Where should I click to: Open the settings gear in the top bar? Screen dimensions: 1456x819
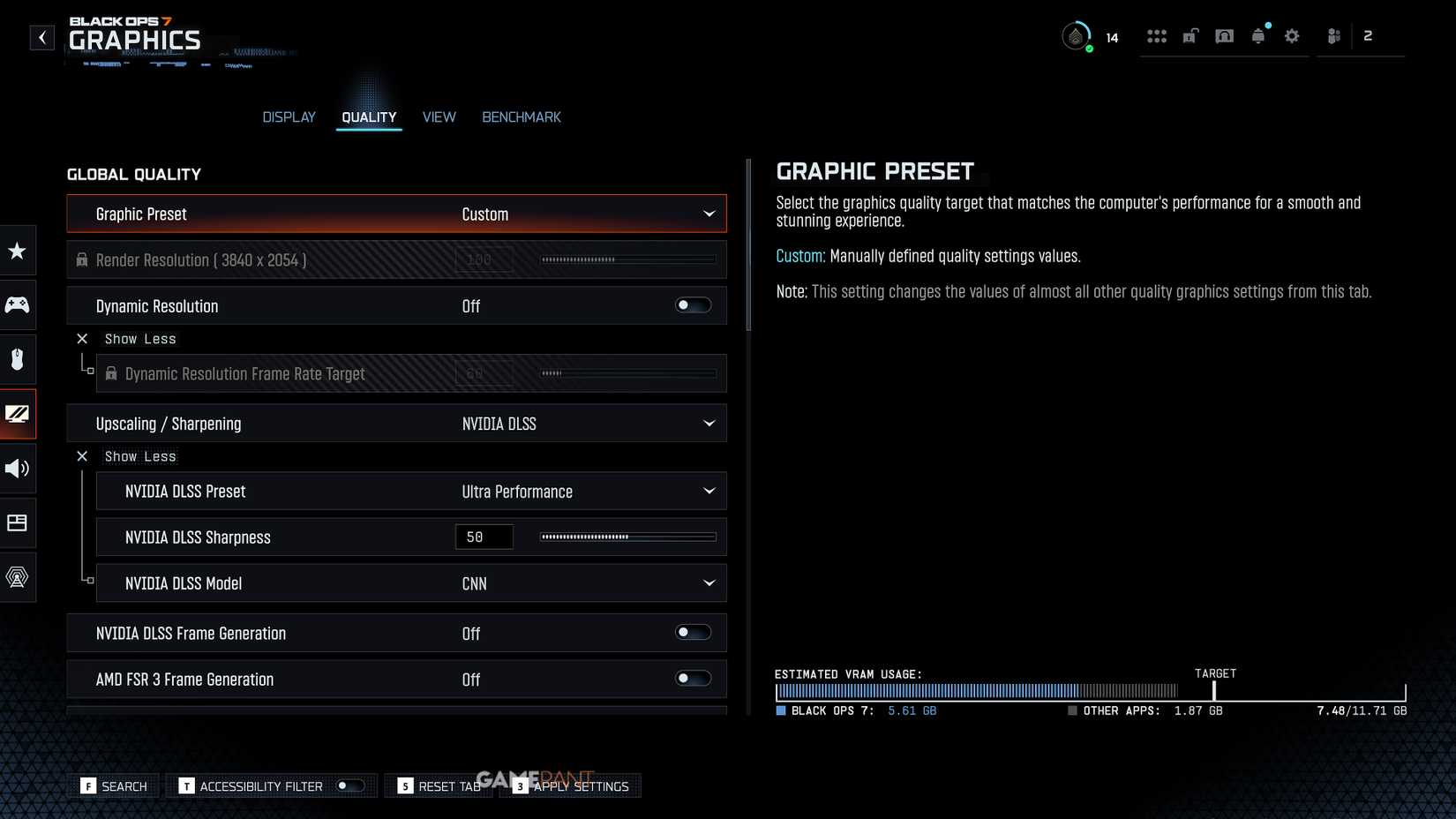1291,36
